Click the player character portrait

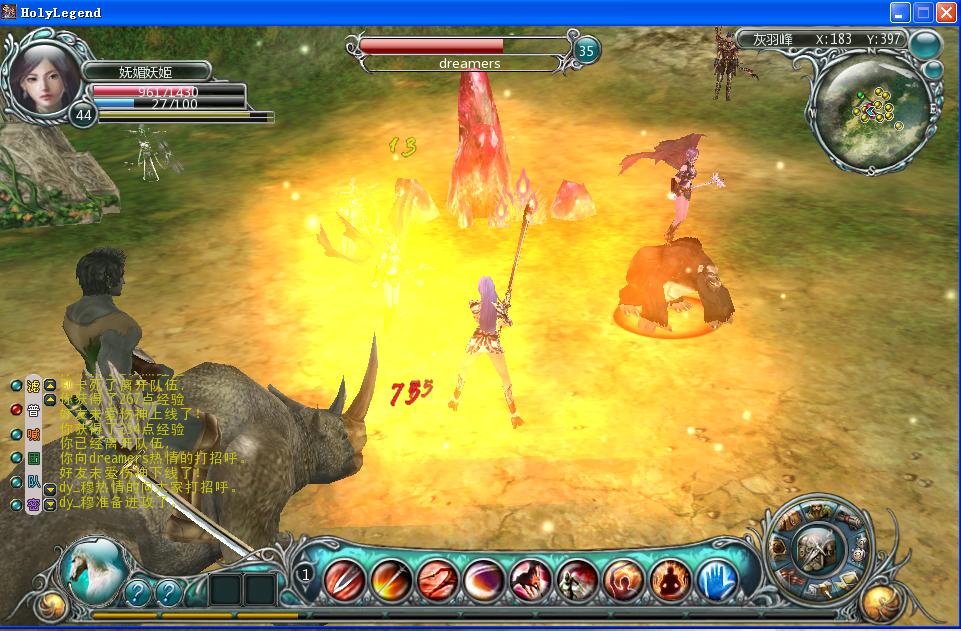click(45, 78)
